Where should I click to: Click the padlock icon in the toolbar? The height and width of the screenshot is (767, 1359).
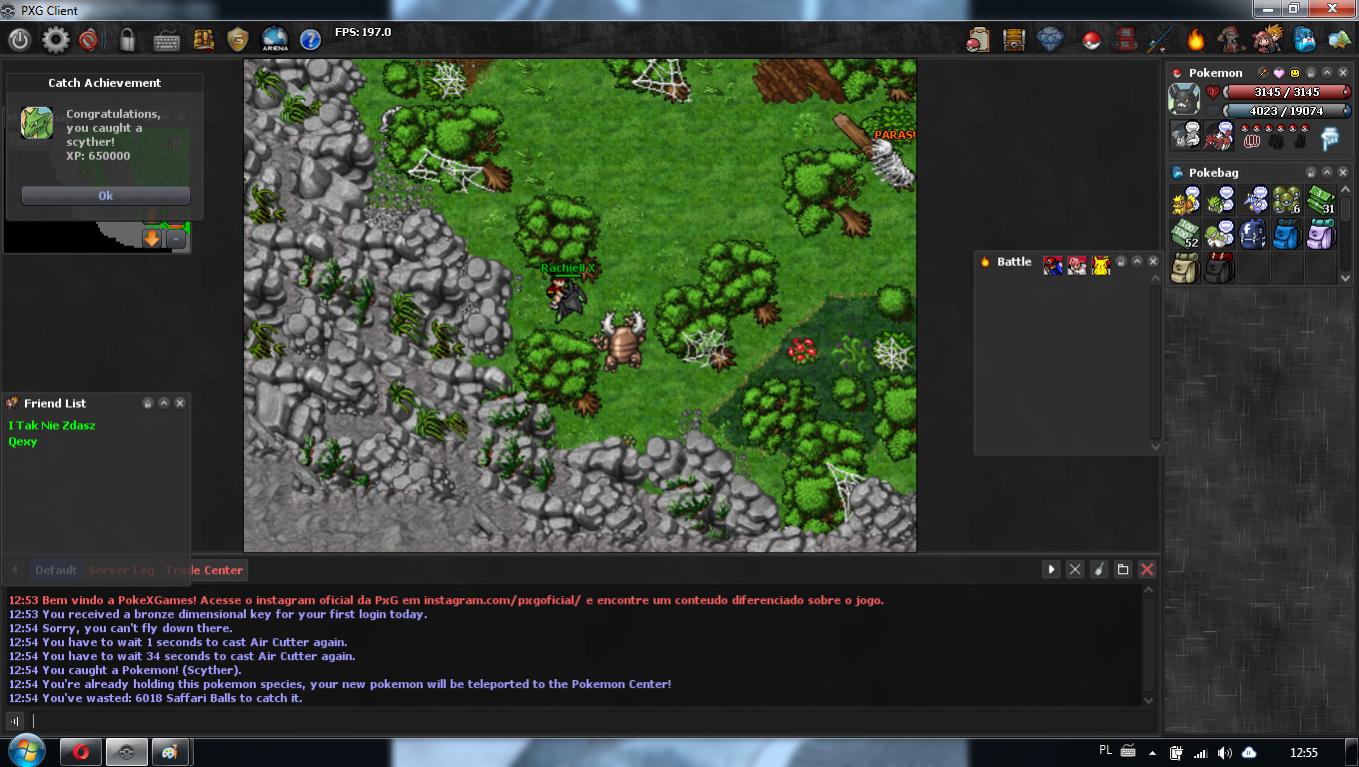tap(127, 40)
